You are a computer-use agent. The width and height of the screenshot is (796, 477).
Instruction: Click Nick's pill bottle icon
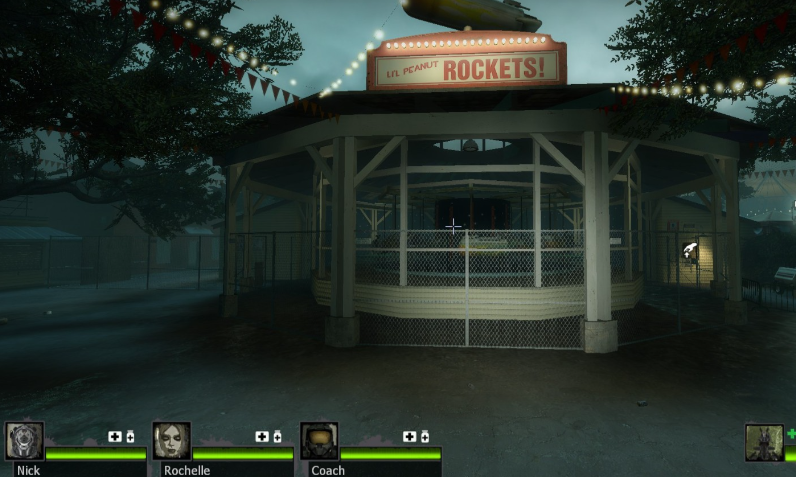(130, 436)
